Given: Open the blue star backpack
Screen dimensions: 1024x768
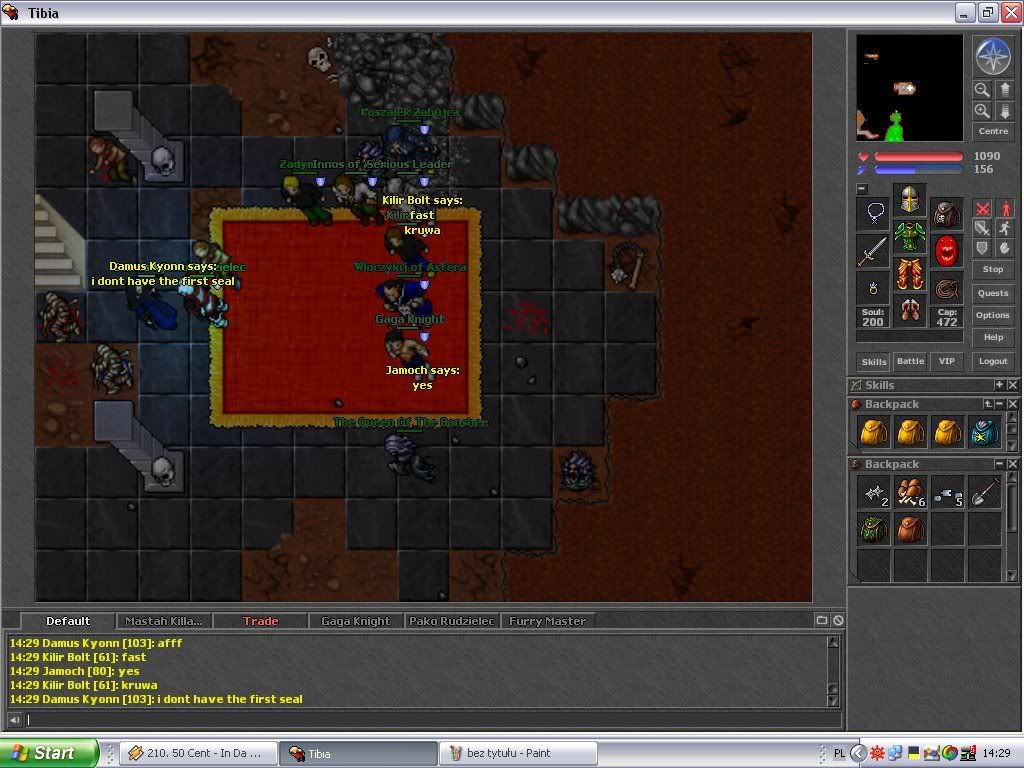Looking at the screenshot, I should click(x=985, y=431).
